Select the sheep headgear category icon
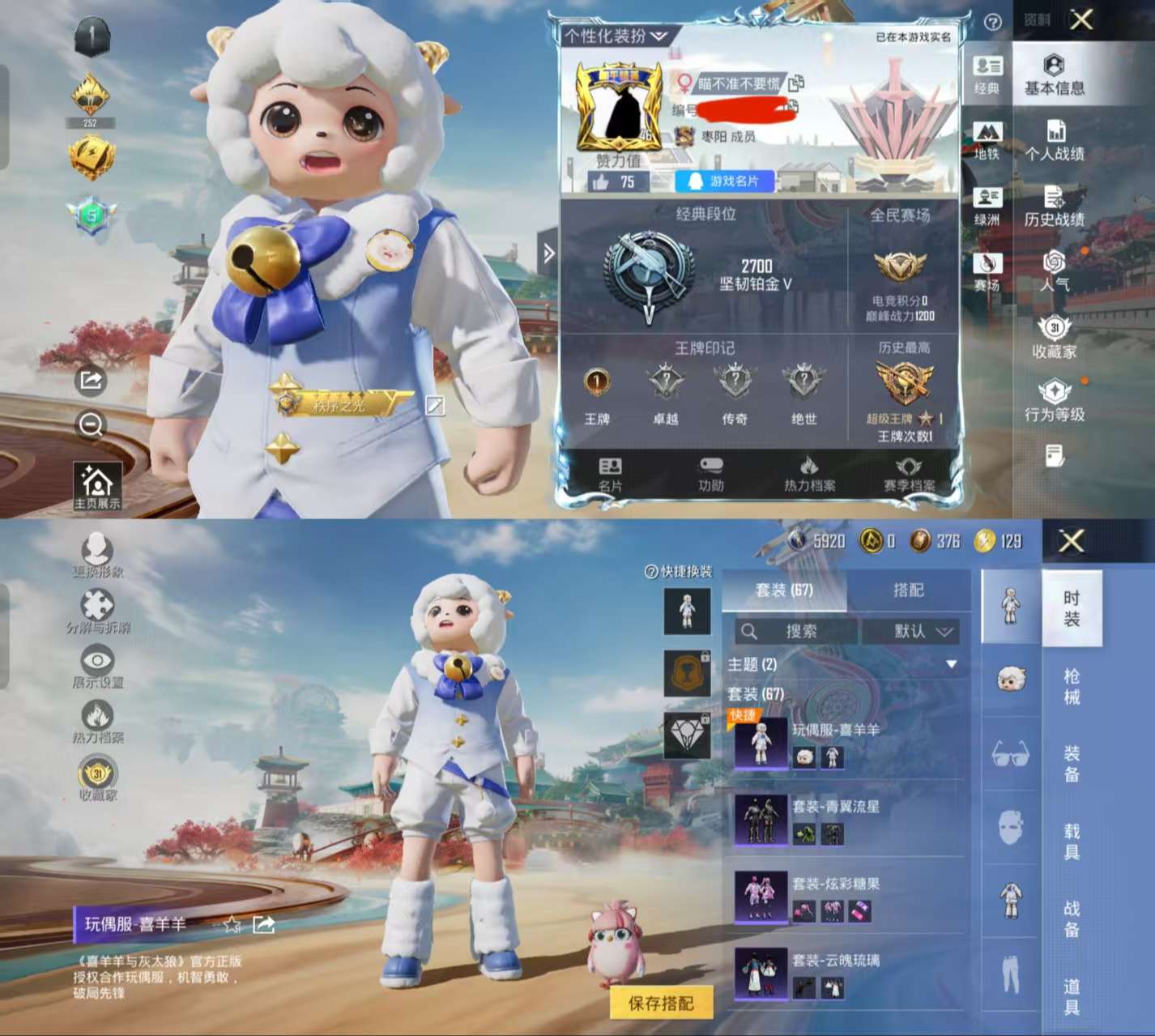The width and height of the screenshot is (1155, 1036). 1010,679
